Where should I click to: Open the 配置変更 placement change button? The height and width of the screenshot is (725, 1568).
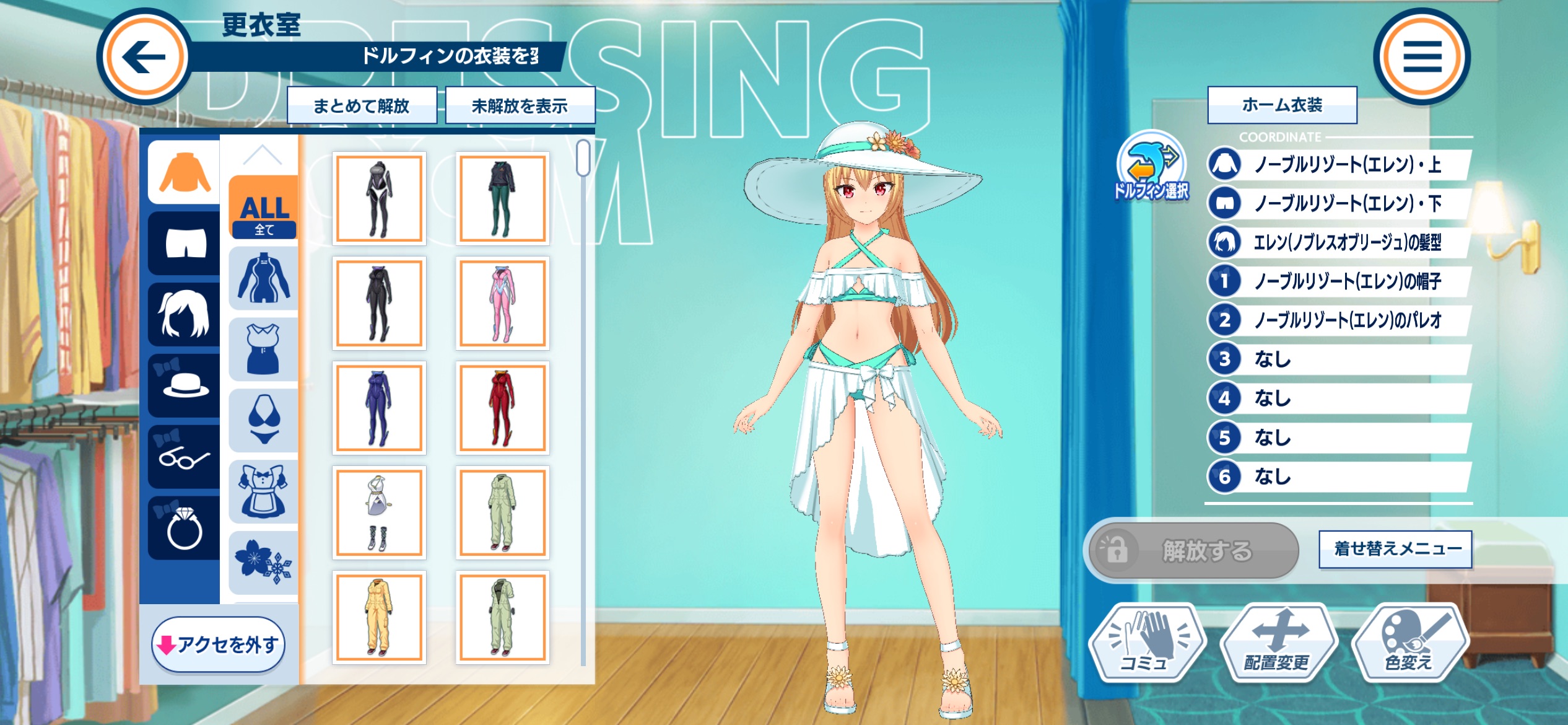(x=1278, y=643)
